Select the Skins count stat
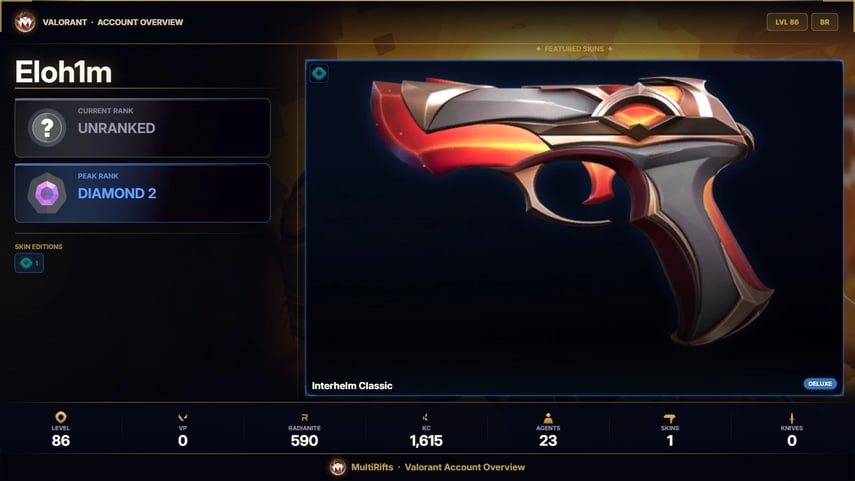Image resolution: width=855 pixels, height=481 pixels. 670,430
